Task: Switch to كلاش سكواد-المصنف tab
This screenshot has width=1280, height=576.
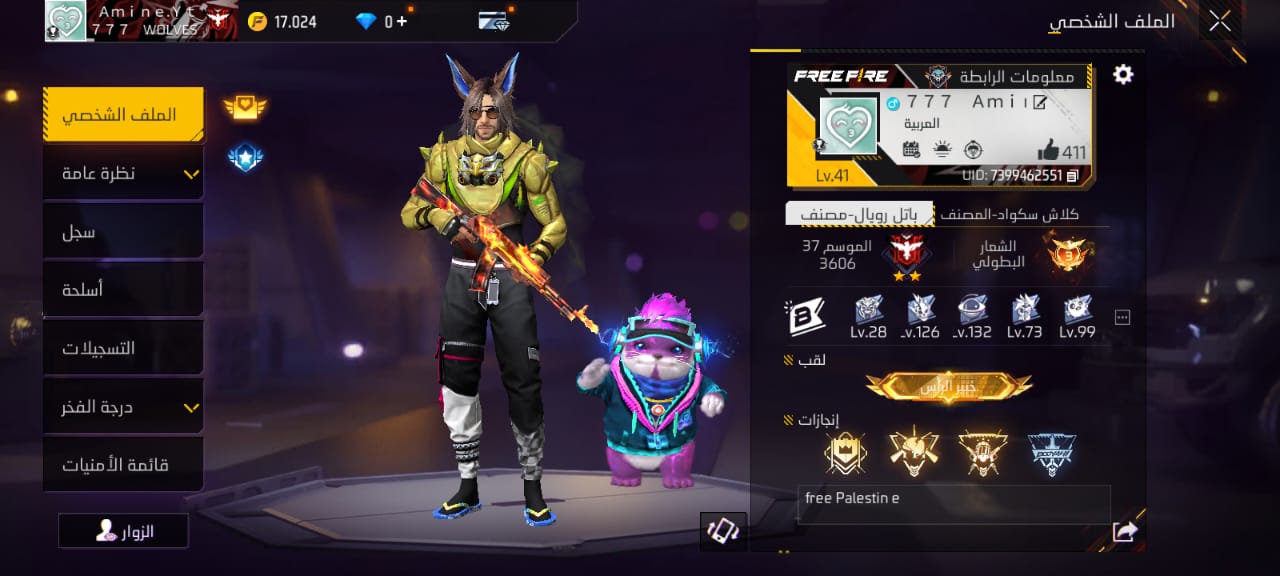Action: [x=1016, y=214]
